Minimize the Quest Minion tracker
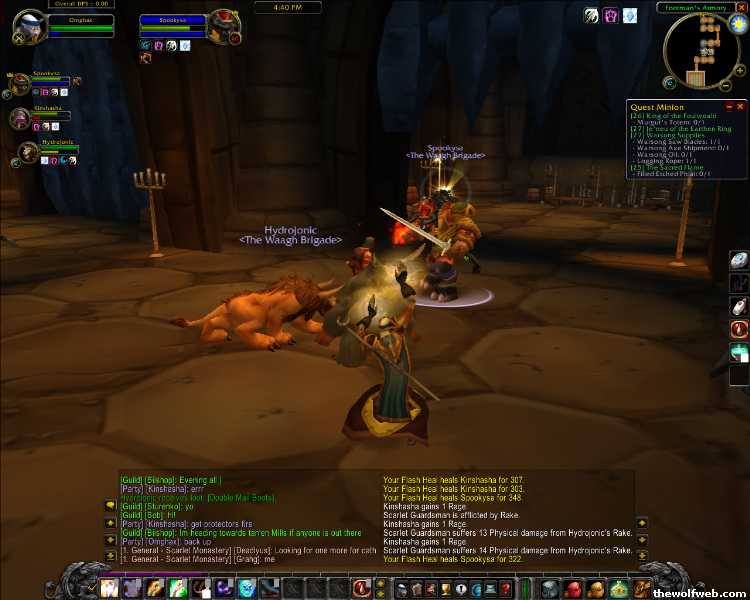This screenshot has height=600, width=750. pos(730,106)
